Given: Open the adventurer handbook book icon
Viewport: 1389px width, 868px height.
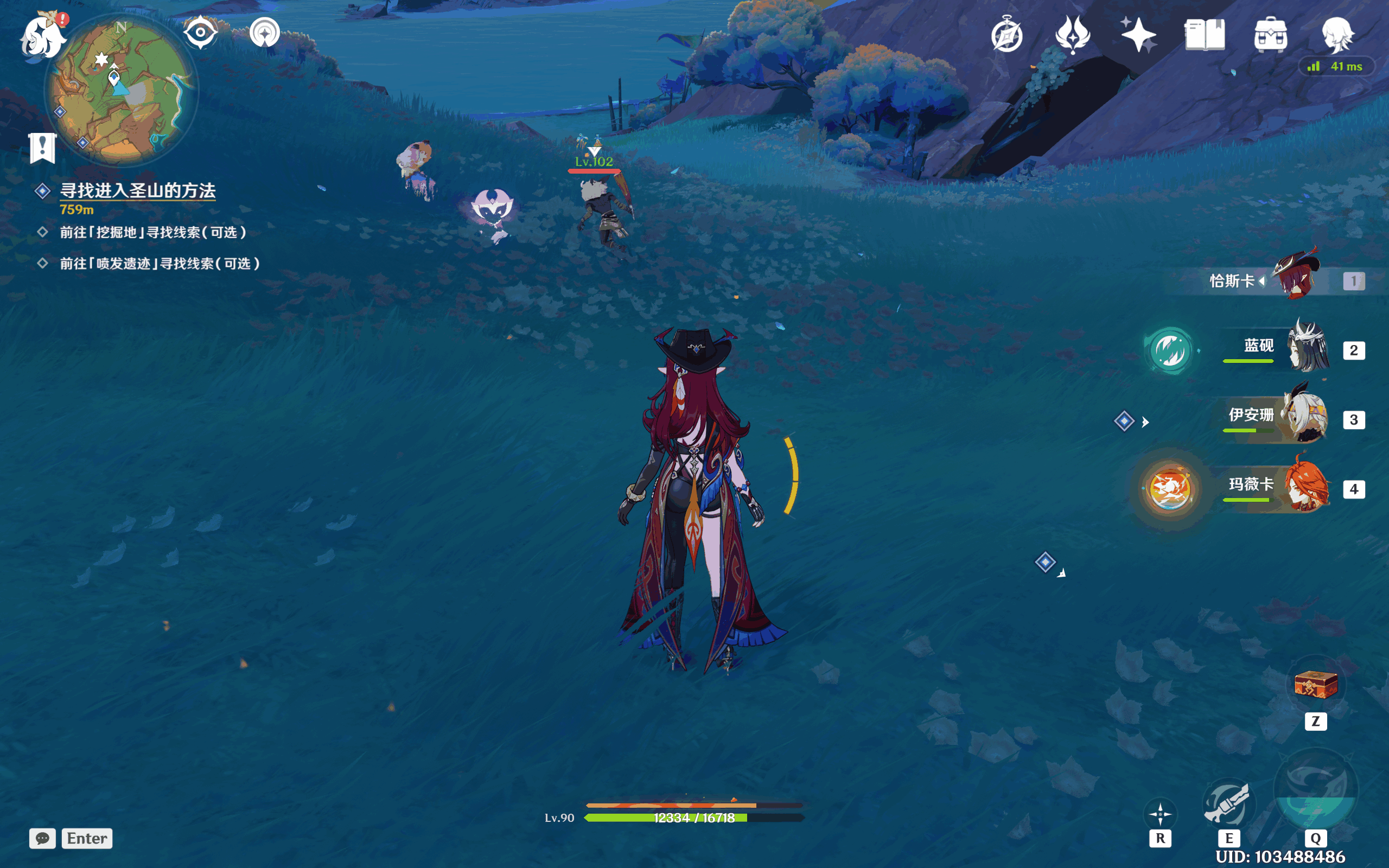Looking at the screenshot, I should 1204,35.
